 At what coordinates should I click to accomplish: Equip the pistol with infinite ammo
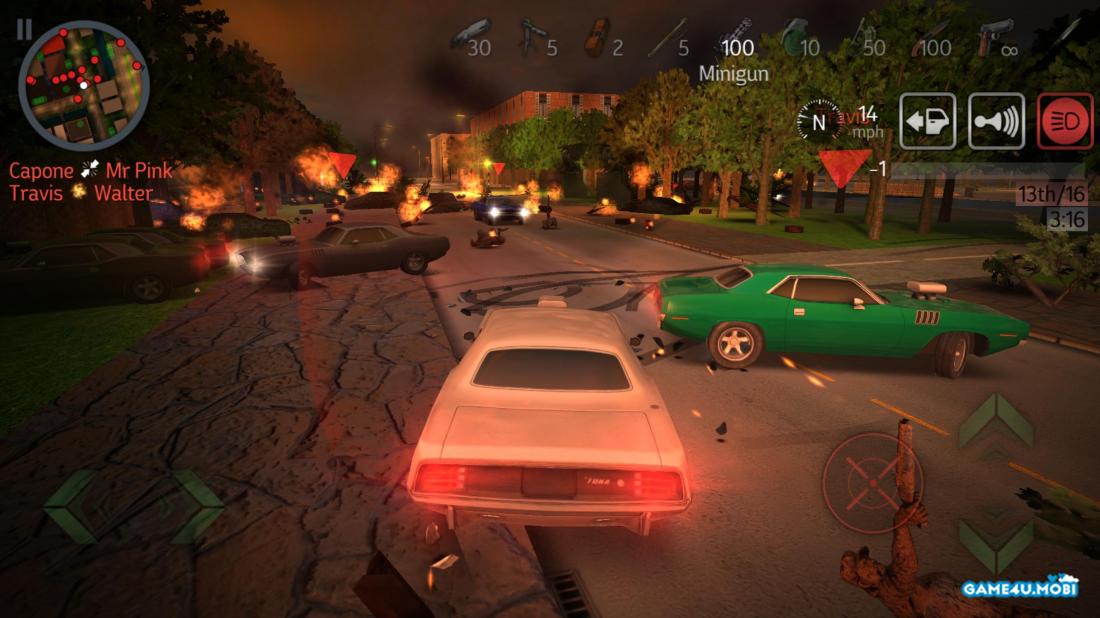(995, 40)
